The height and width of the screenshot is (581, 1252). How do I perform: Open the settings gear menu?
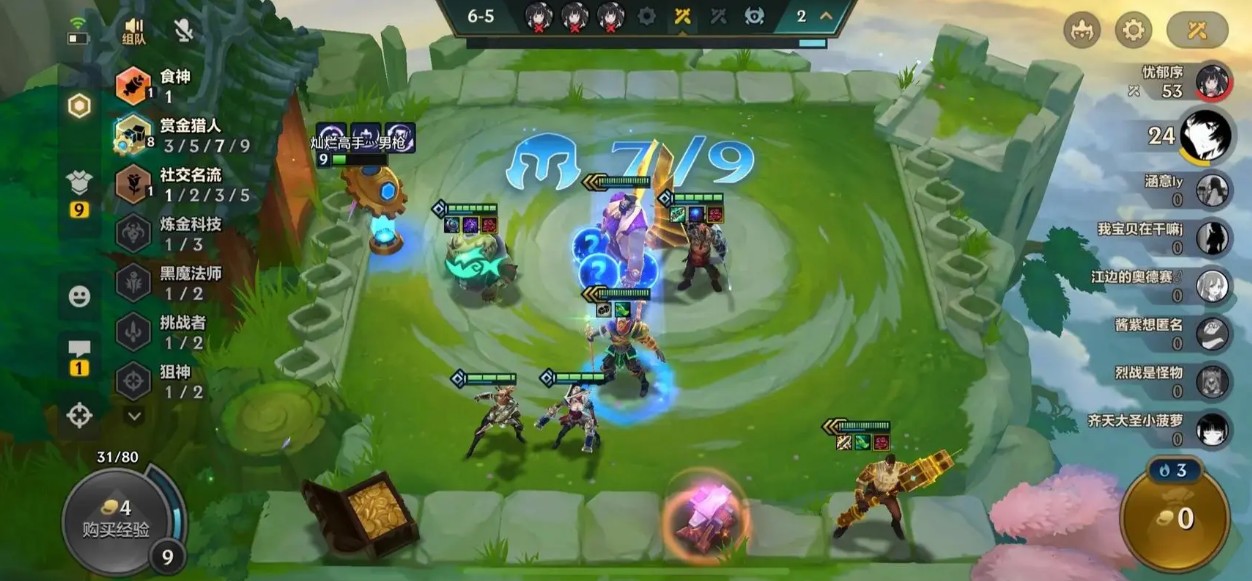pyautogui.click(x=1132, y=30)
